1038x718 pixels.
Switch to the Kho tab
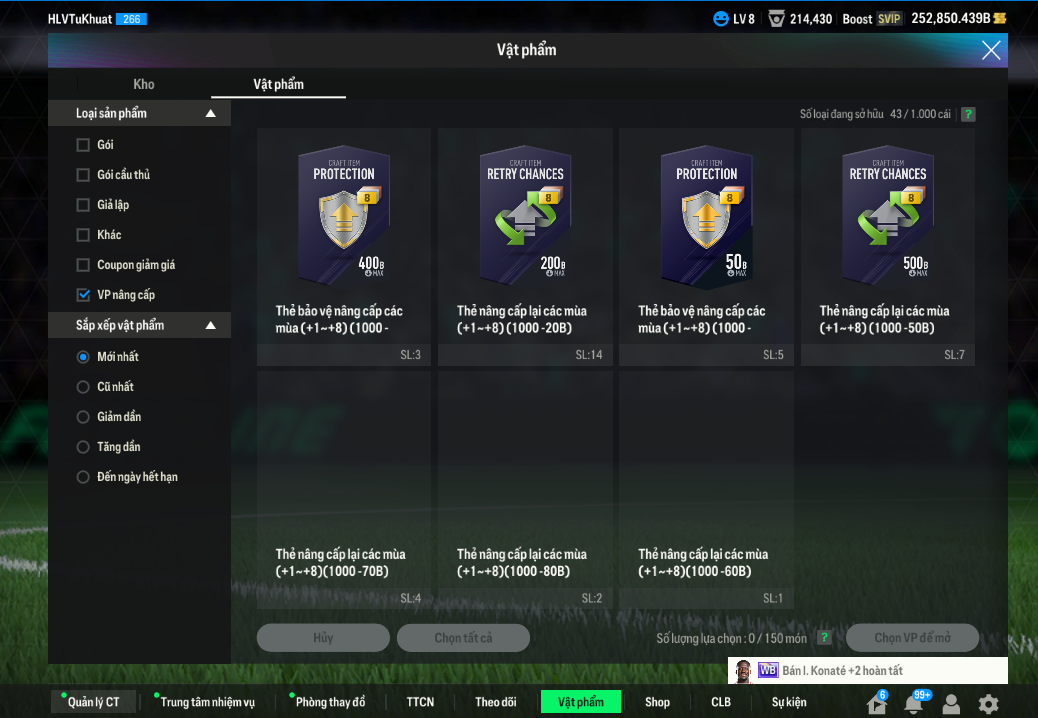point(144,84)
